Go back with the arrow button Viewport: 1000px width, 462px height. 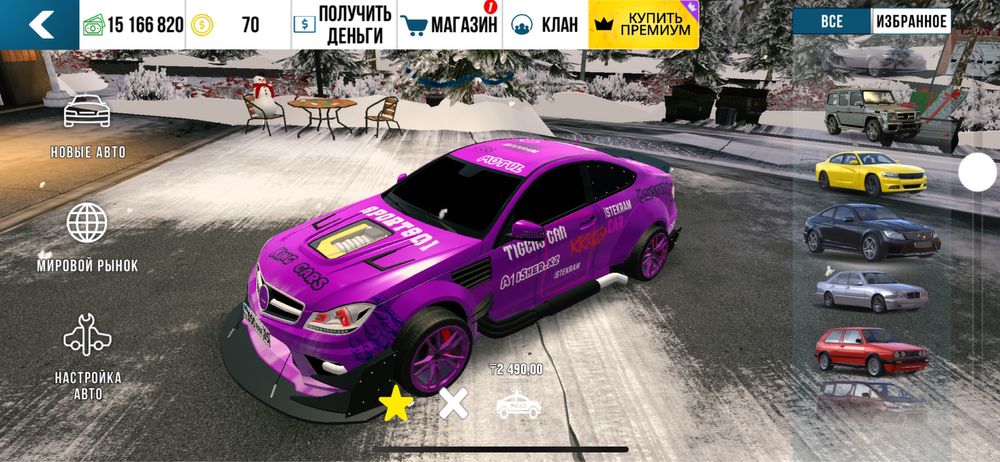click(x=40, y=24)
